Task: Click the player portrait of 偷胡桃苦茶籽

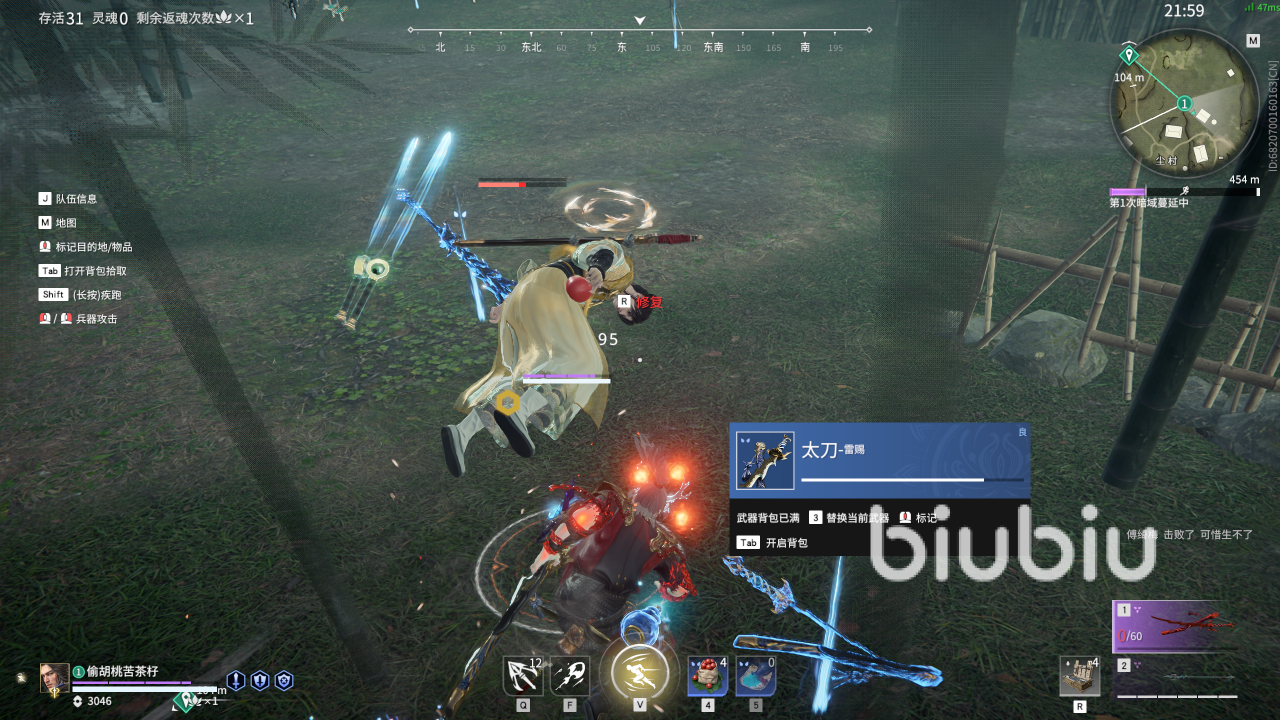Action: [x=54, y=678]
